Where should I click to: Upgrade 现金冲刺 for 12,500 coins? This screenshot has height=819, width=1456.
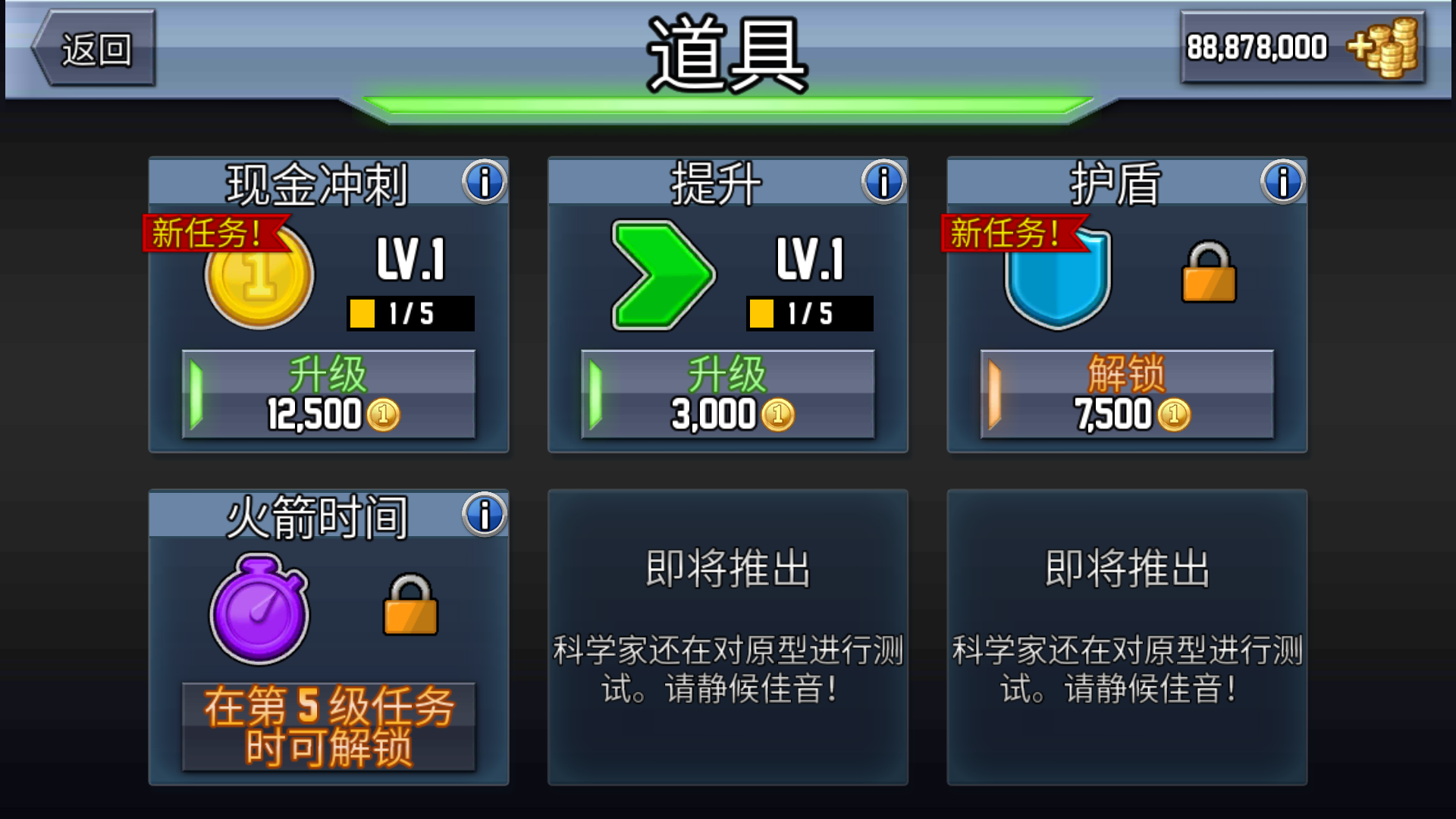click(328, 394)
